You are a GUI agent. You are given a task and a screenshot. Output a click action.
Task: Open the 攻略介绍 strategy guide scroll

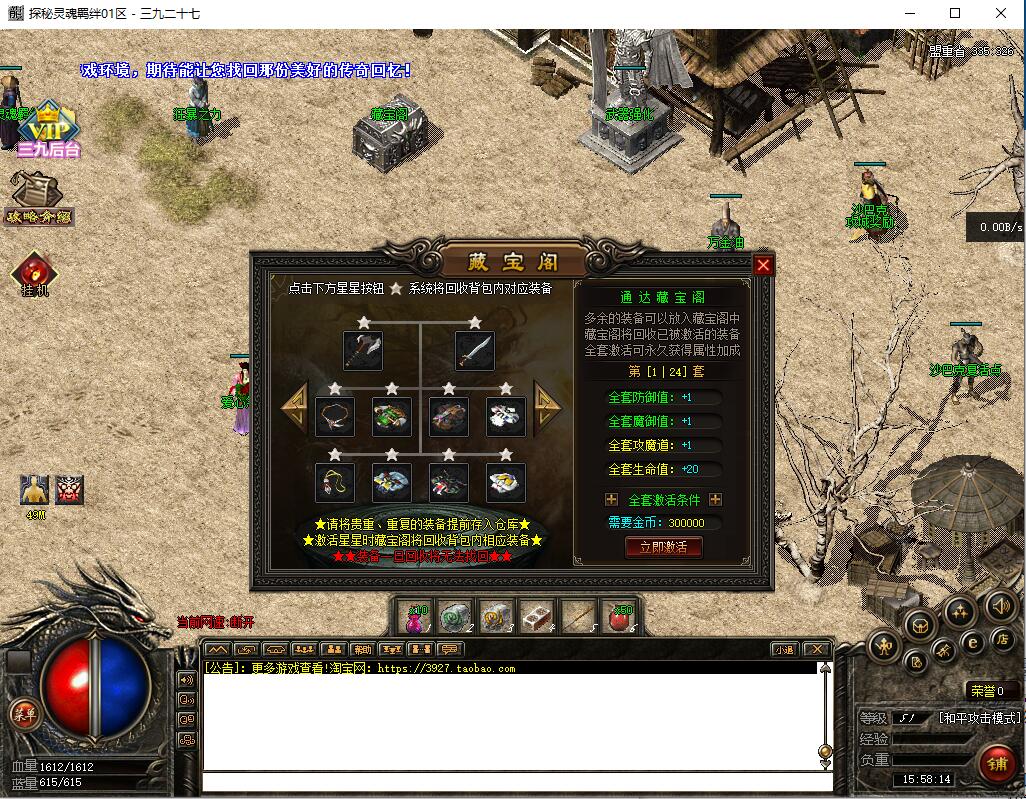click(x=39, y=197)
